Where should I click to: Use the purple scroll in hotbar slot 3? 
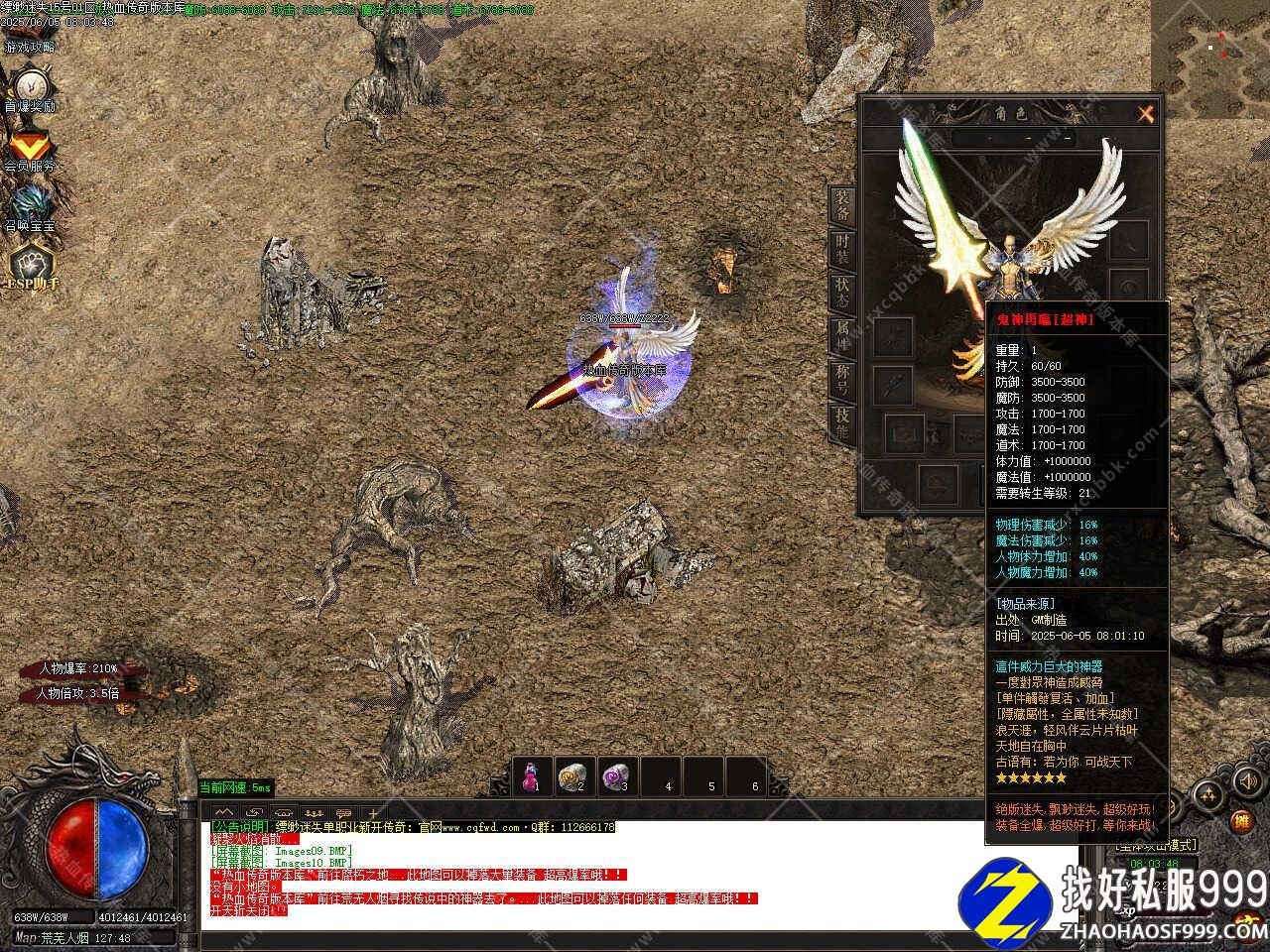click(x=617, y=775)
